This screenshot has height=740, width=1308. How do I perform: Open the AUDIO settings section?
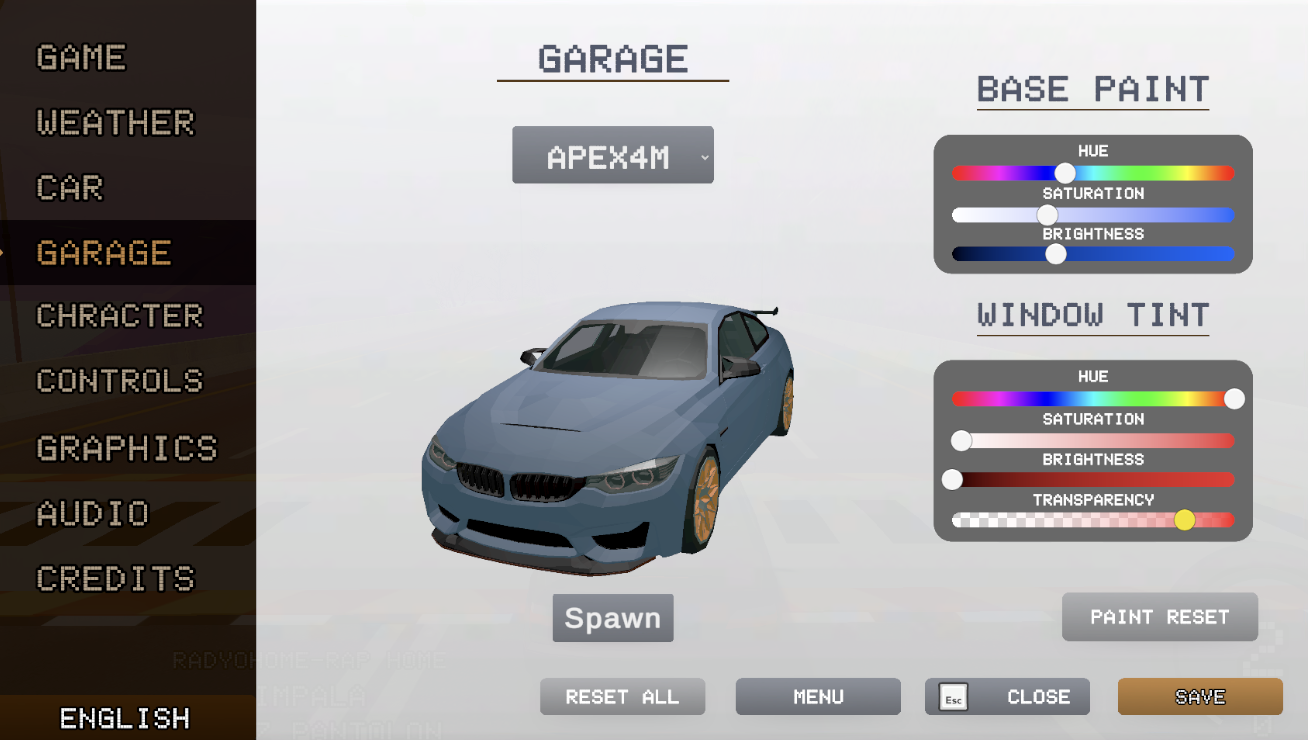coord(92,513)
